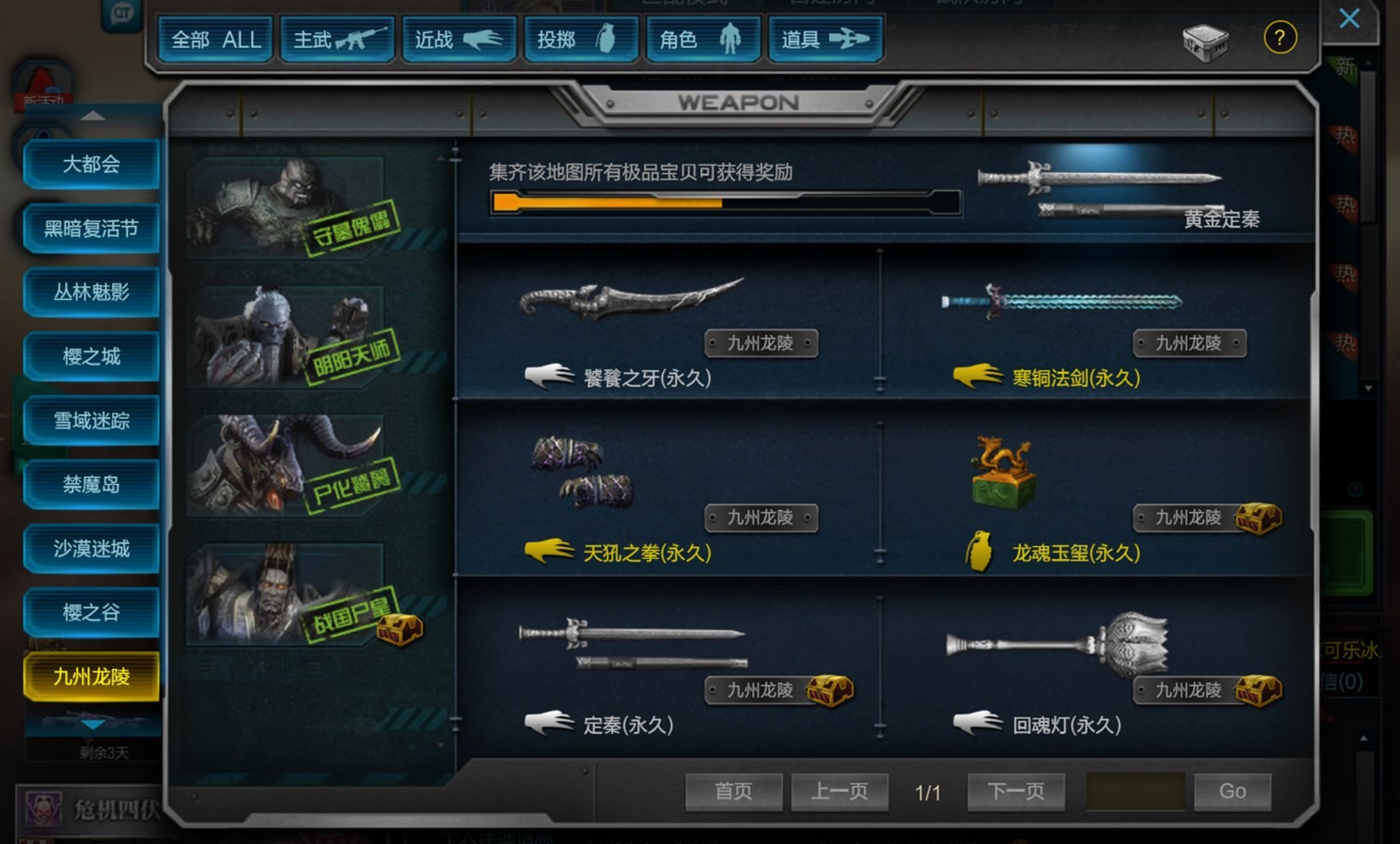Switch to the 全部 ALL category tab
The width and height of the screenshot is (1400, 844).
tap(215, 40)
